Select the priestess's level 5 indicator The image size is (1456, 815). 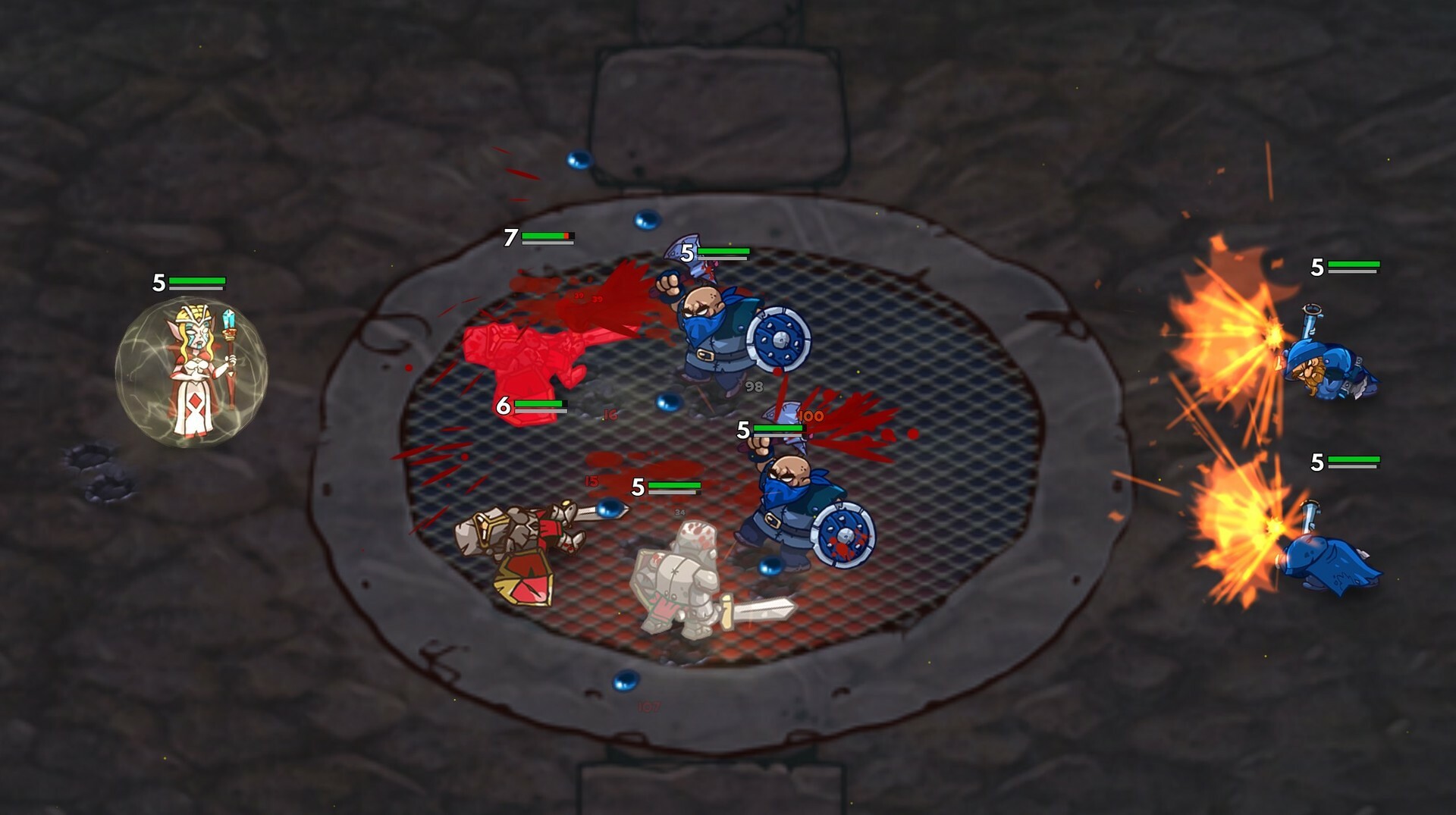click(x=158, y=282)
